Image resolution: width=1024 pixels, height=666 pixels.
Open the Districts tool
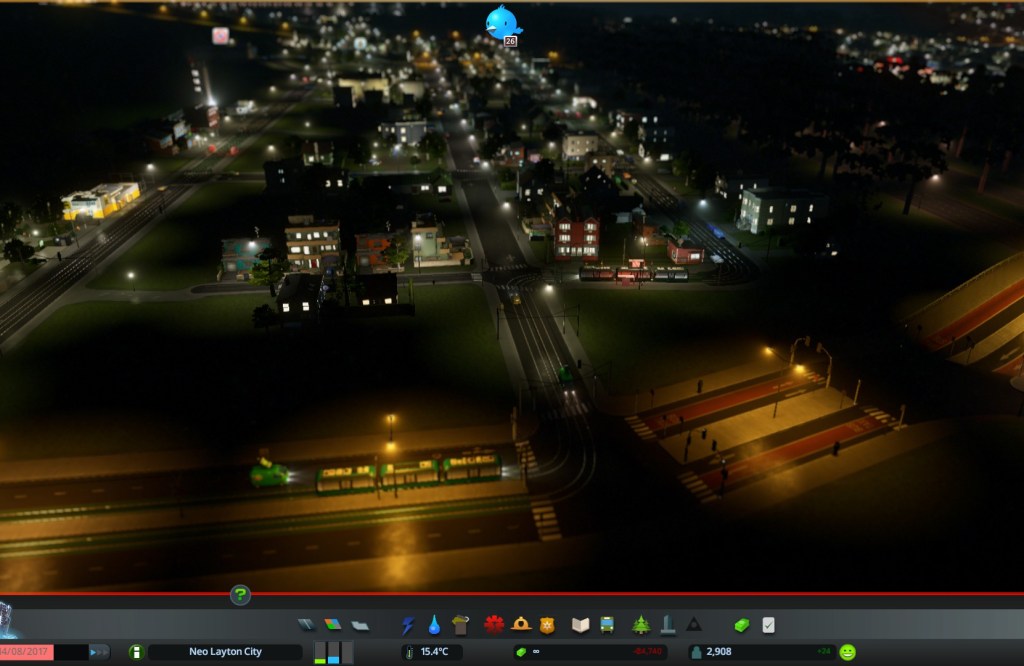360,625
